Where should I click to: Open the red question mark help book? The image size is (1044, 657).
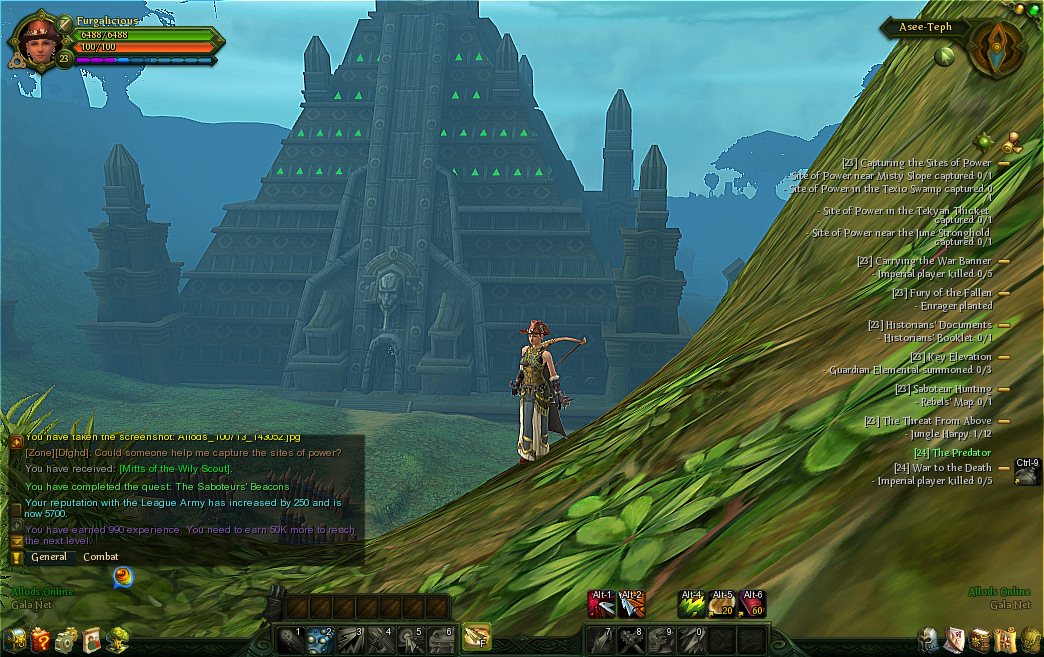pyautogui.click(x=41, y=638)
